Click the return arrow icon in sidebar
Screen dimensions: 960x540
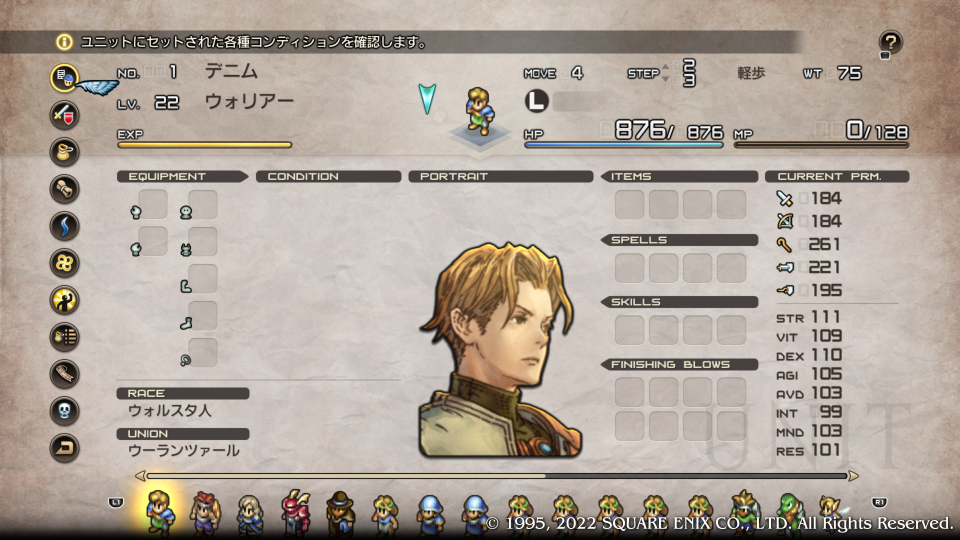pyautogui.click(x=65, y=447)
